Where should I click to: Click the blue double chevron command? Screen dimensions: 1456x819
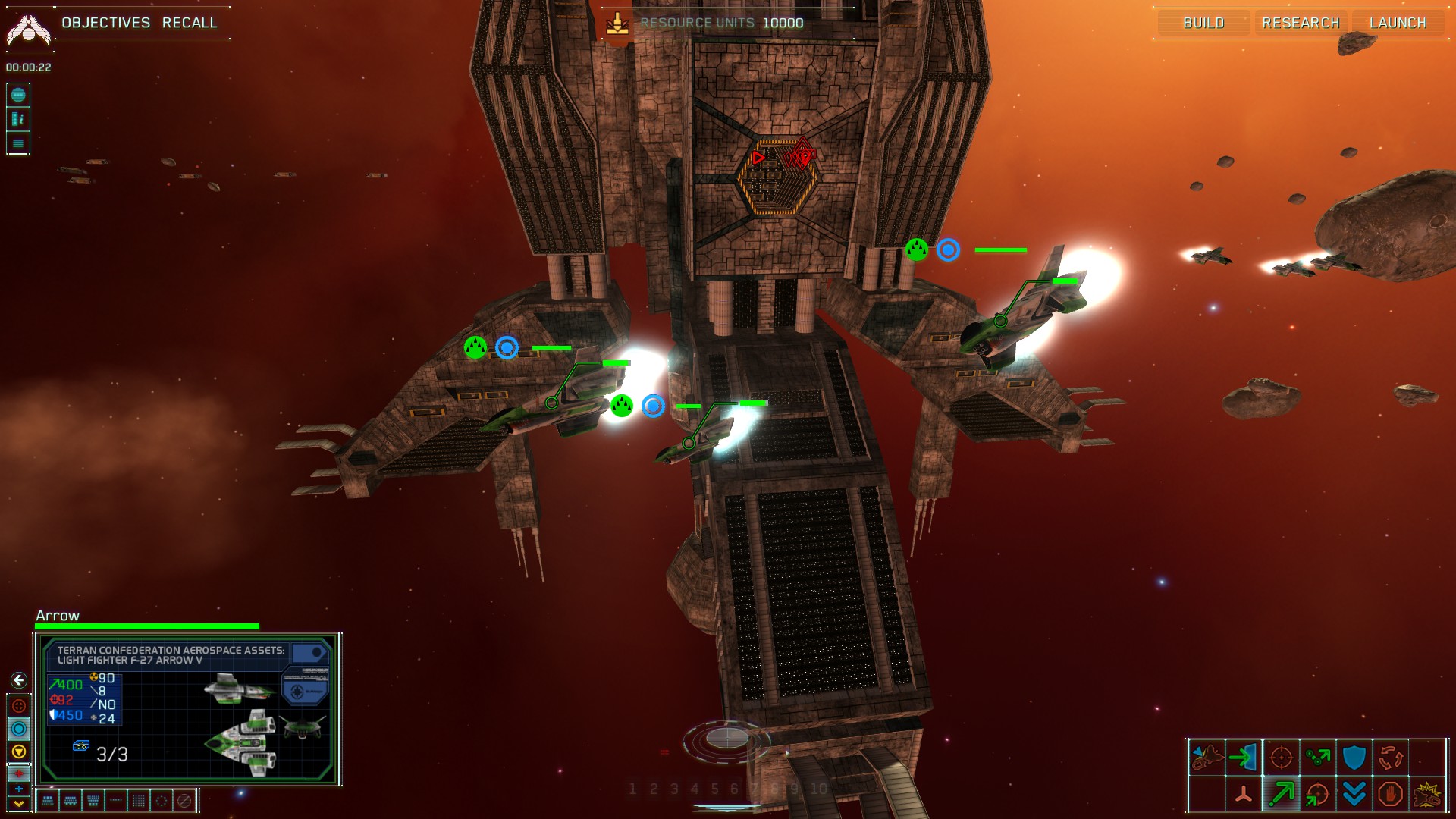tap(1354, 794)
